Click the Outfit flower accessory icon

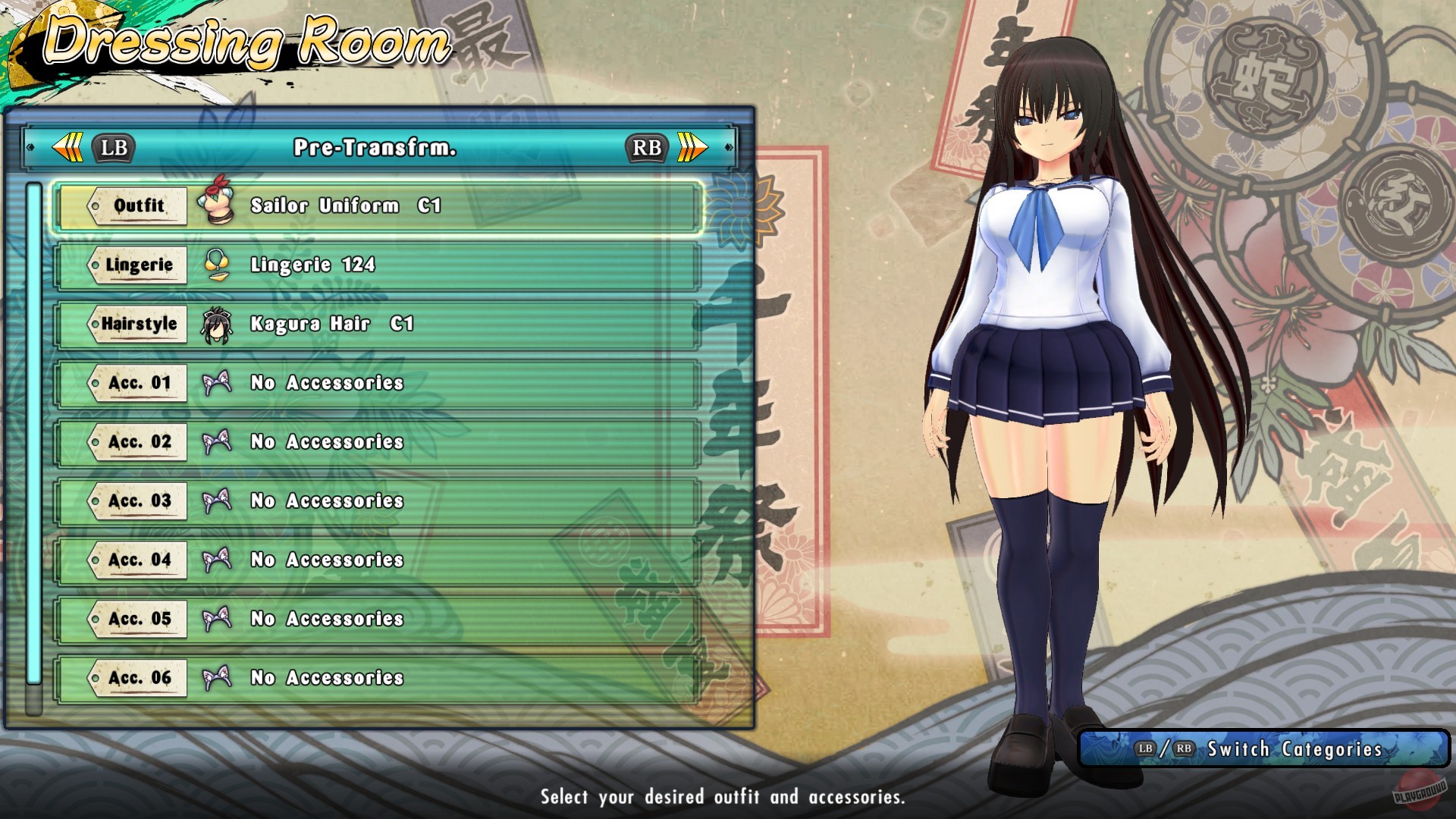coord(218,204)
